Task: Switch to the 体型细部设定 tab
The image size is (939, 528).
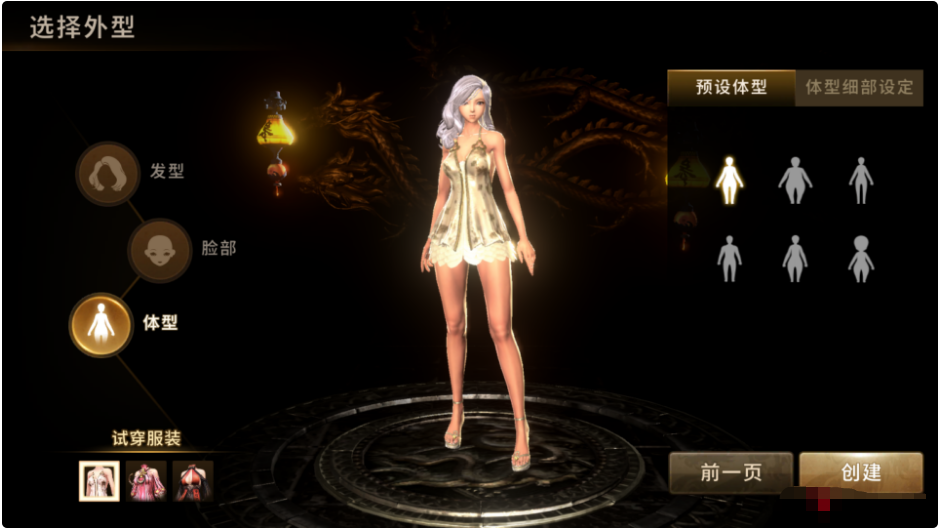Action: [859, 88]
